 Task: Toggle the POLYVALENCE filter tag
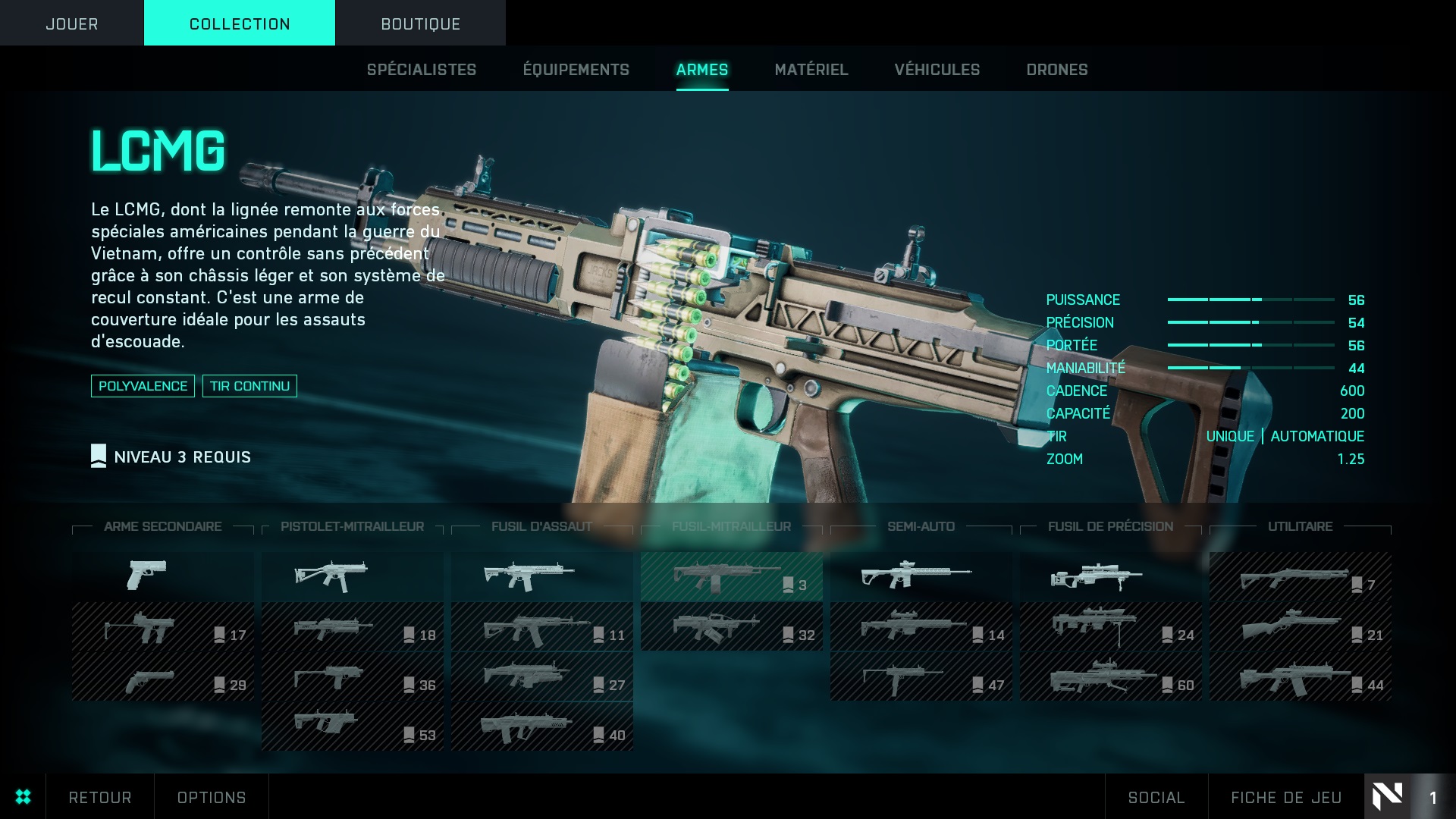[143, 385]
